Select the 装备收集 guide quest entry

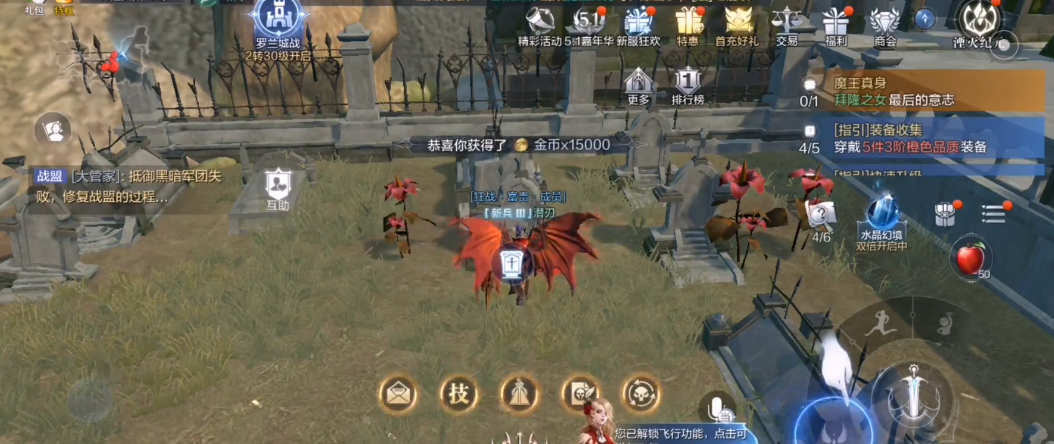pos(920,138)
